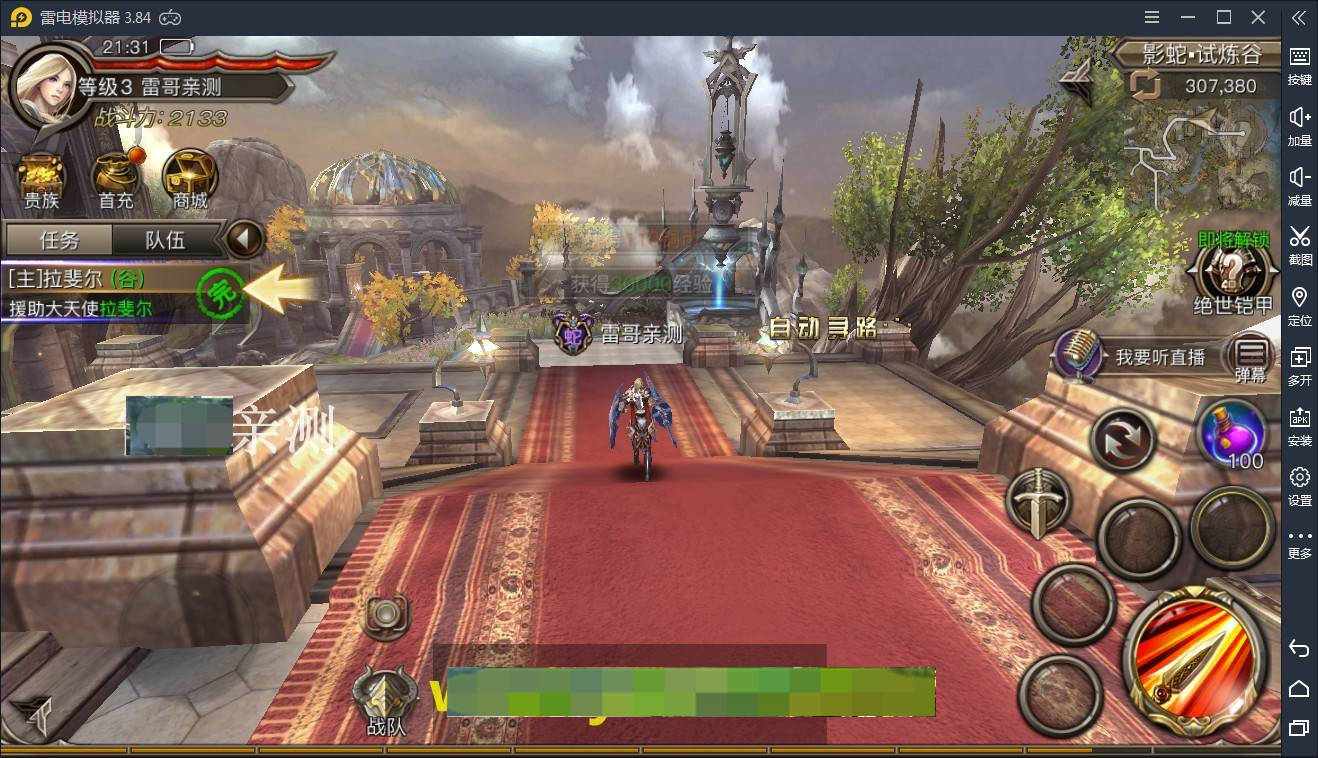Use the purple potion with 100 count
Screen dimensions: 1318x758
coord(1233,434)
